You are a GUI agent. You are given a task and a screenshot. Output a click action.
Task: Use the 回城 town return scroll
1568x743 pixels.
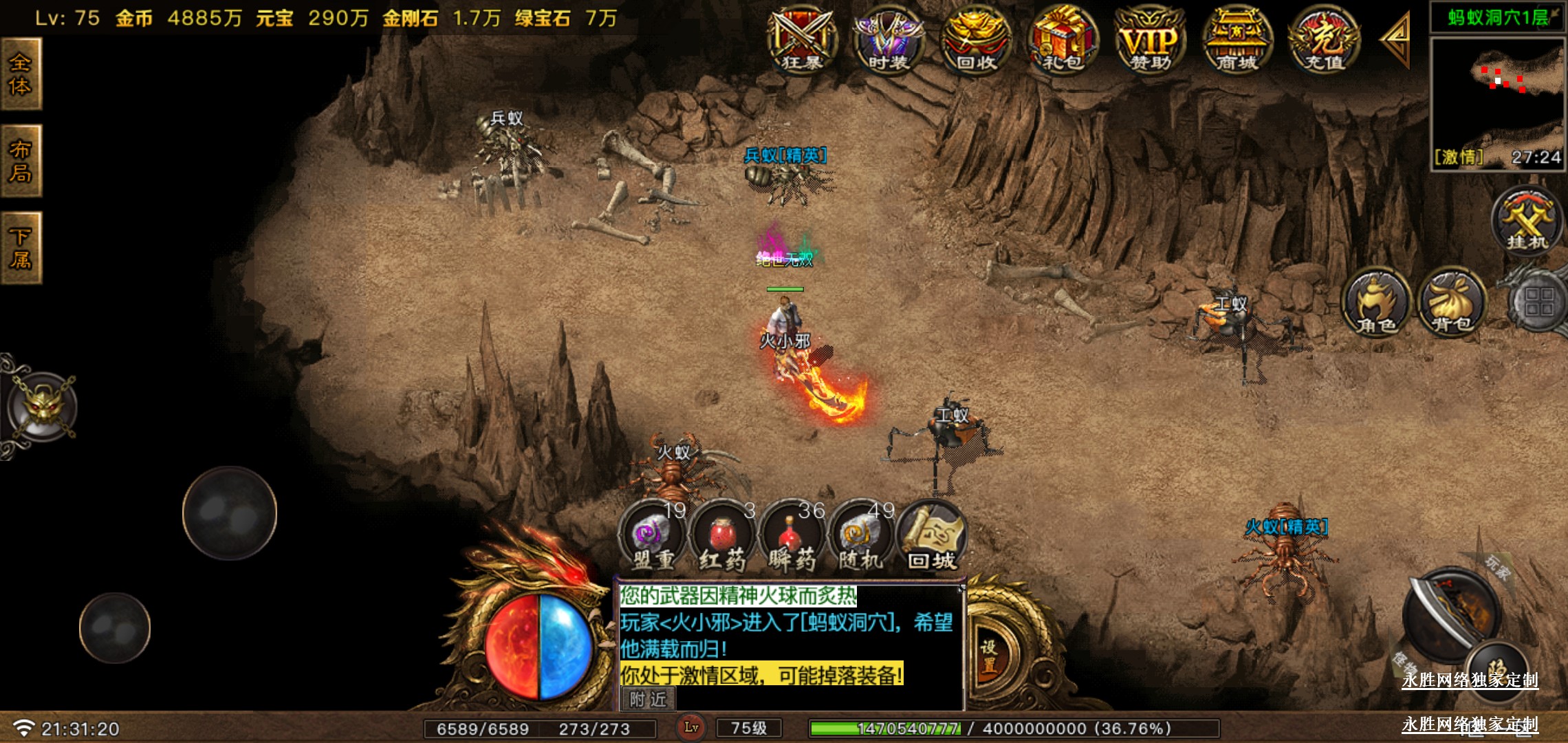point(932,538)
